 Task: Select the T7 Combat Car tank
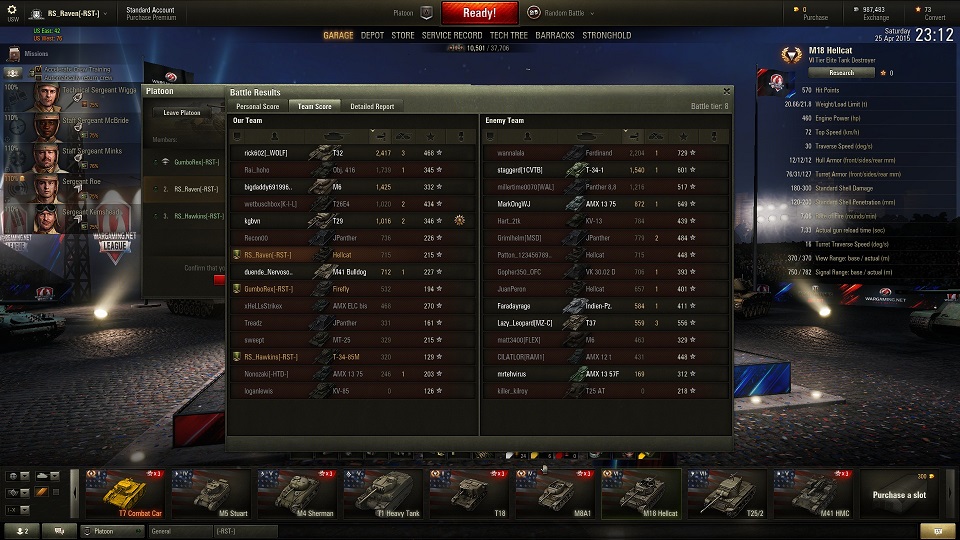[125, 494]
